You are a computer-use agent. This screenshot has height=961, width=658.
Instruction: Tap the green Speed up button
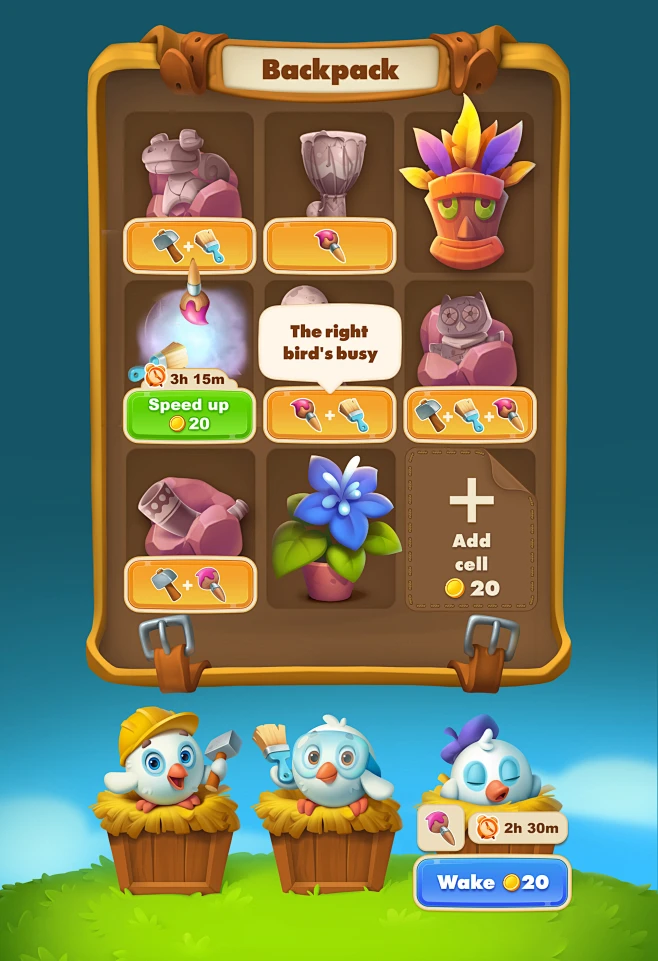tap(189, 415)
